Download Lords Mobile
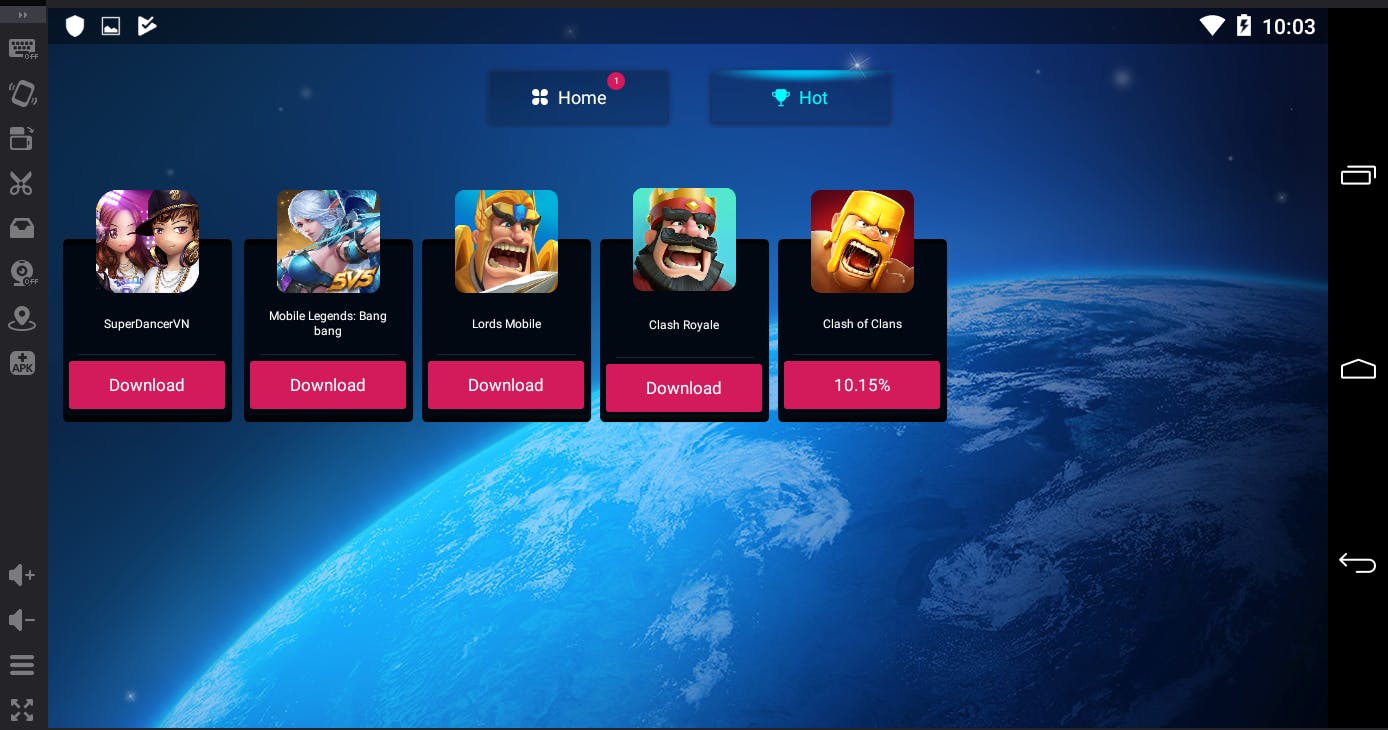The width and height of the screenshot is (1388, 730). (x=506, y=385)
